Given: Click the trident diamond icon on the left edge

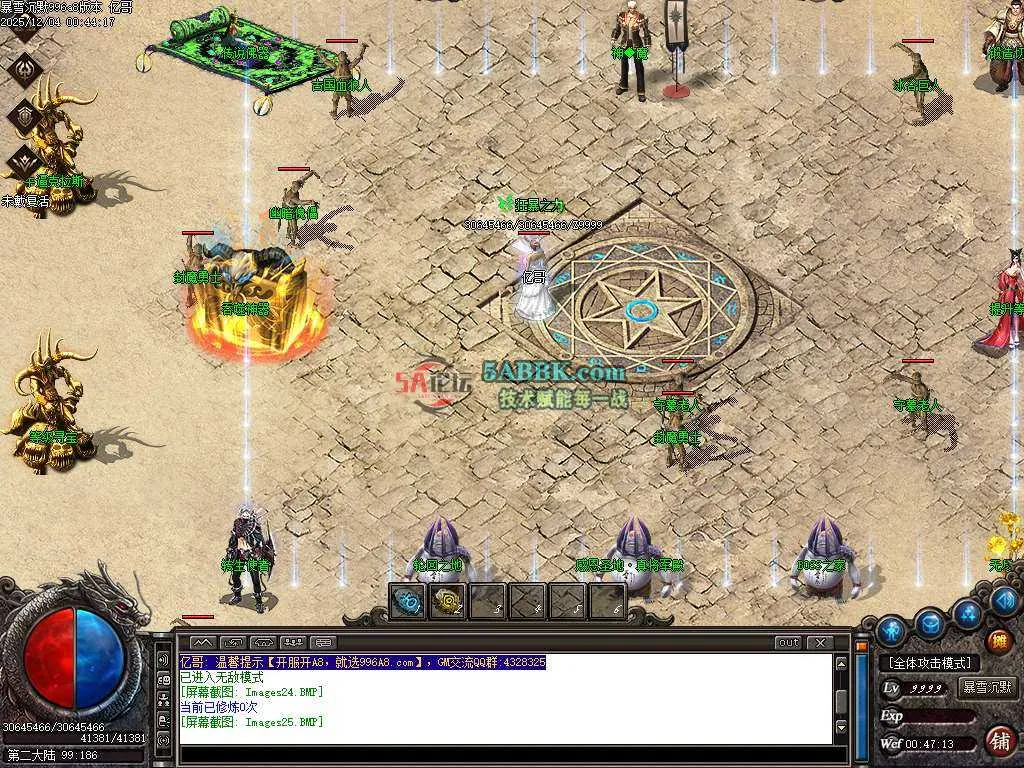Looking at the screenshot, I should [x=25, y=68].
